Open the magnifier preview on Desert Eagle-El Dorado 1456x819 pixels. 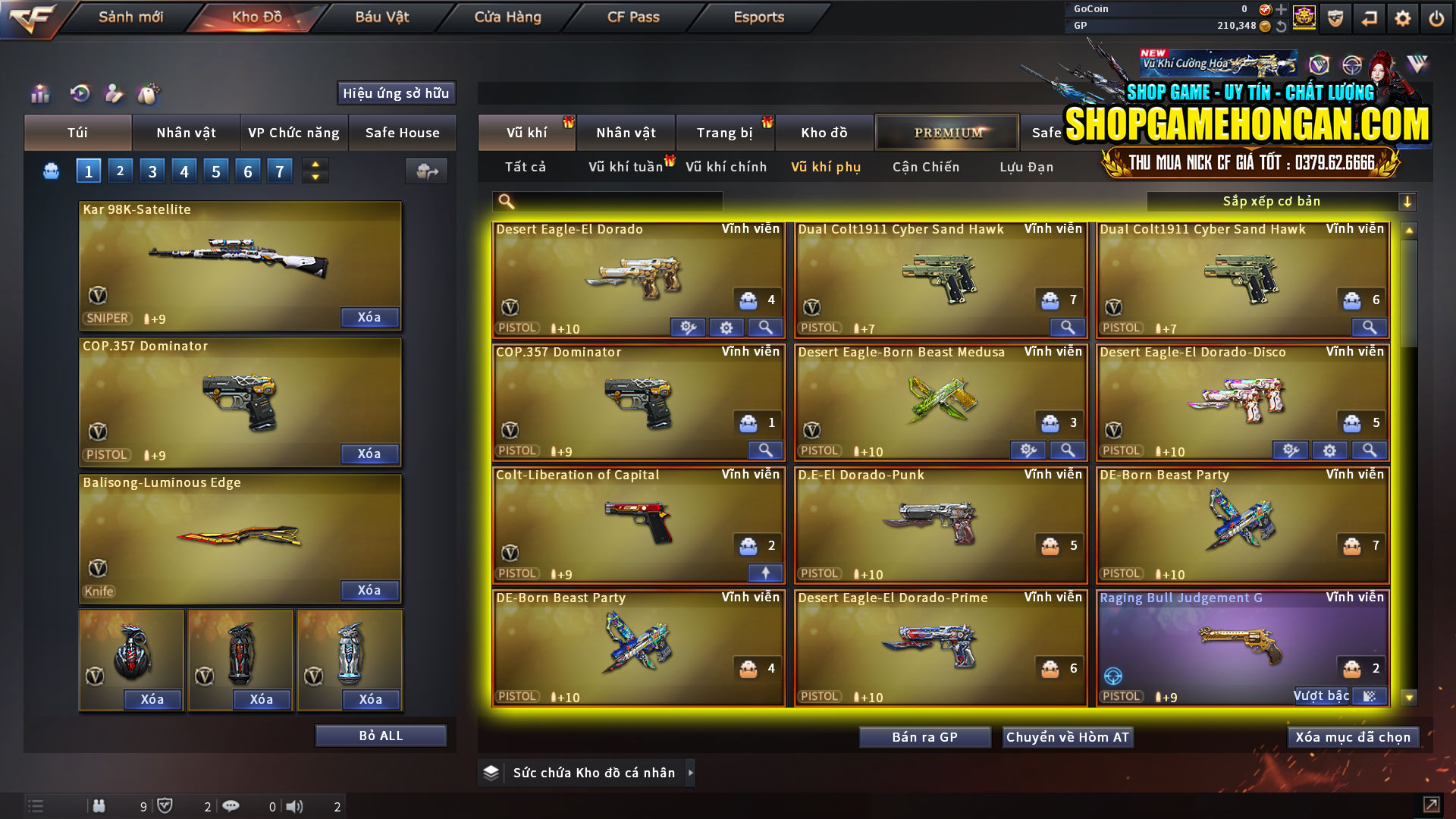tap(765, 327)
